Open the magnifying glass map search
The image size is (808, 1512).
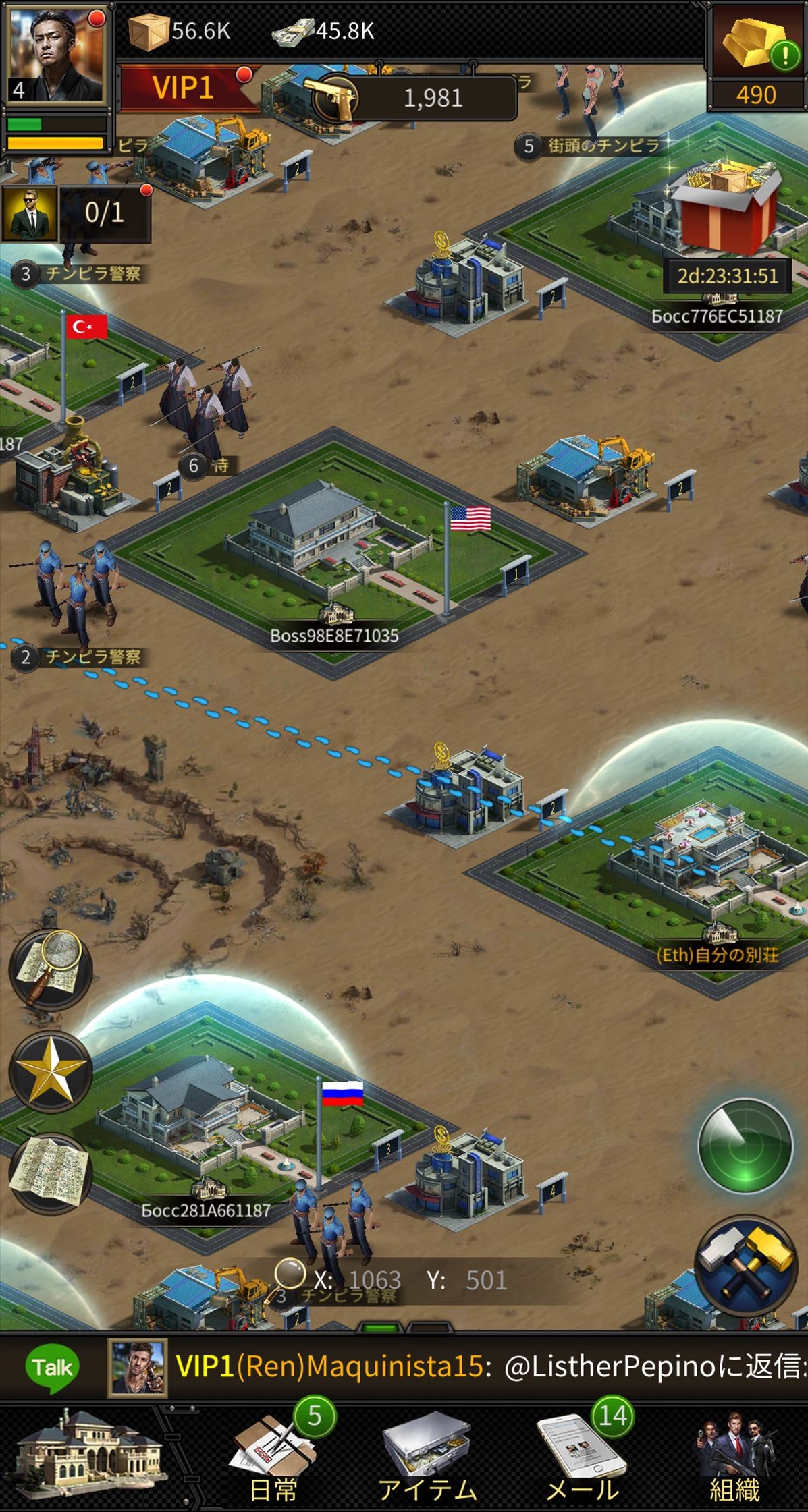click(51, 969)
